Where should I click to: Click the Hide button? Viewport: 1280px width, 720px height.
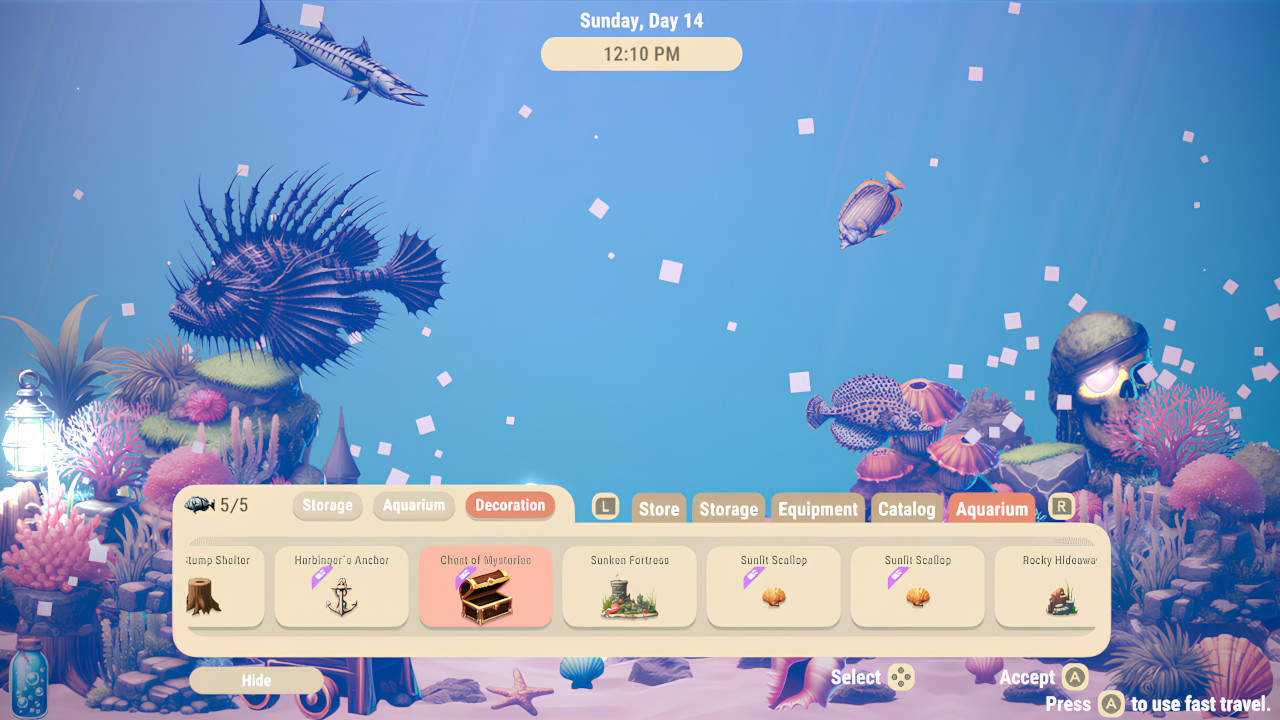(x=256, y=680)
